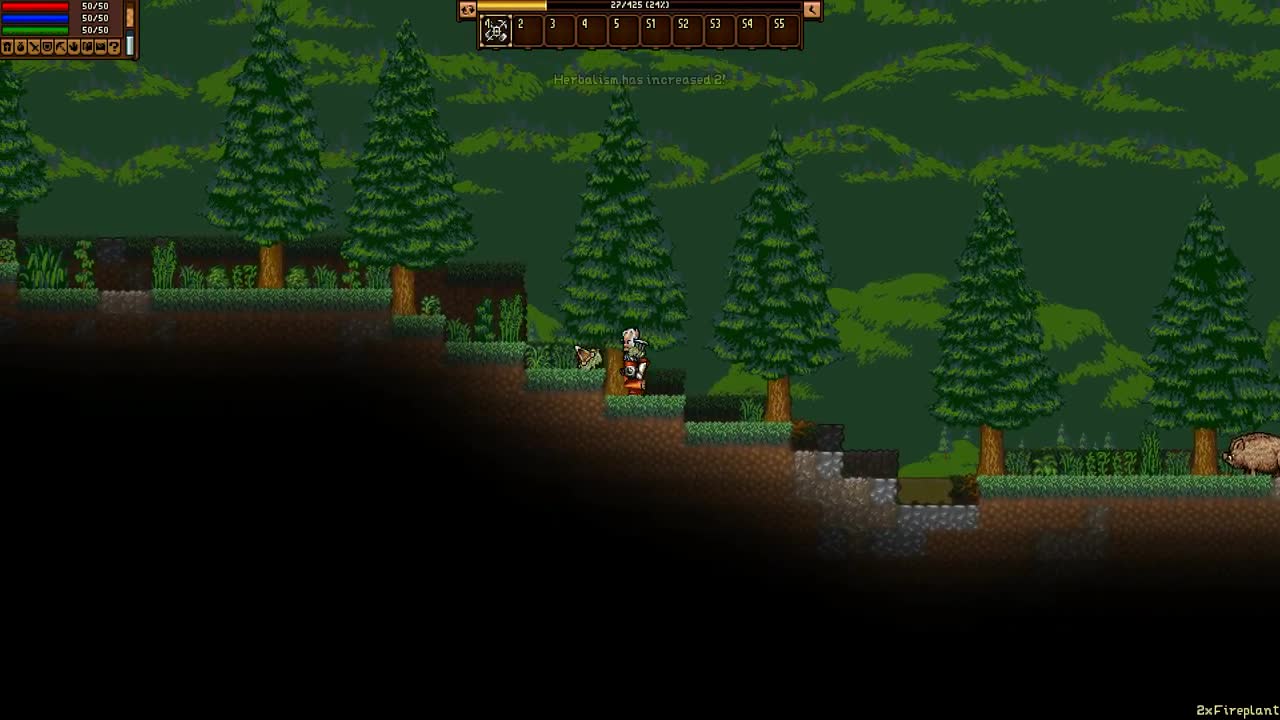Select the hand interact icon
This screenshot has height=720, width=1280.
(x=74, y=47)
